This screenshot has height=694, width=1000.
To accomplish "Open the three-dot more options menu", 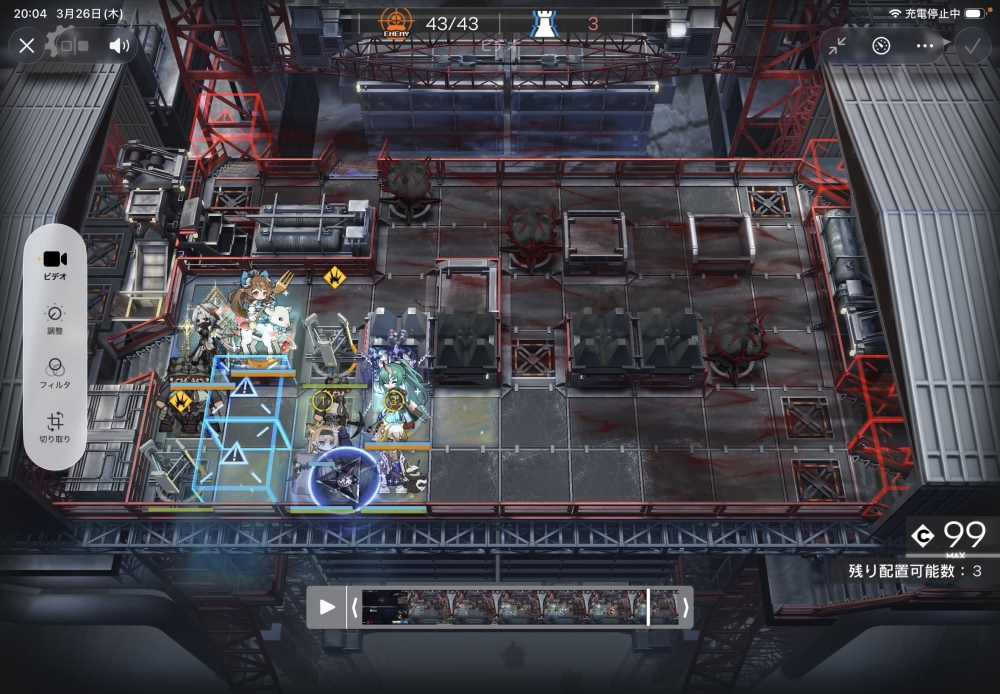I will pos(924,46).
